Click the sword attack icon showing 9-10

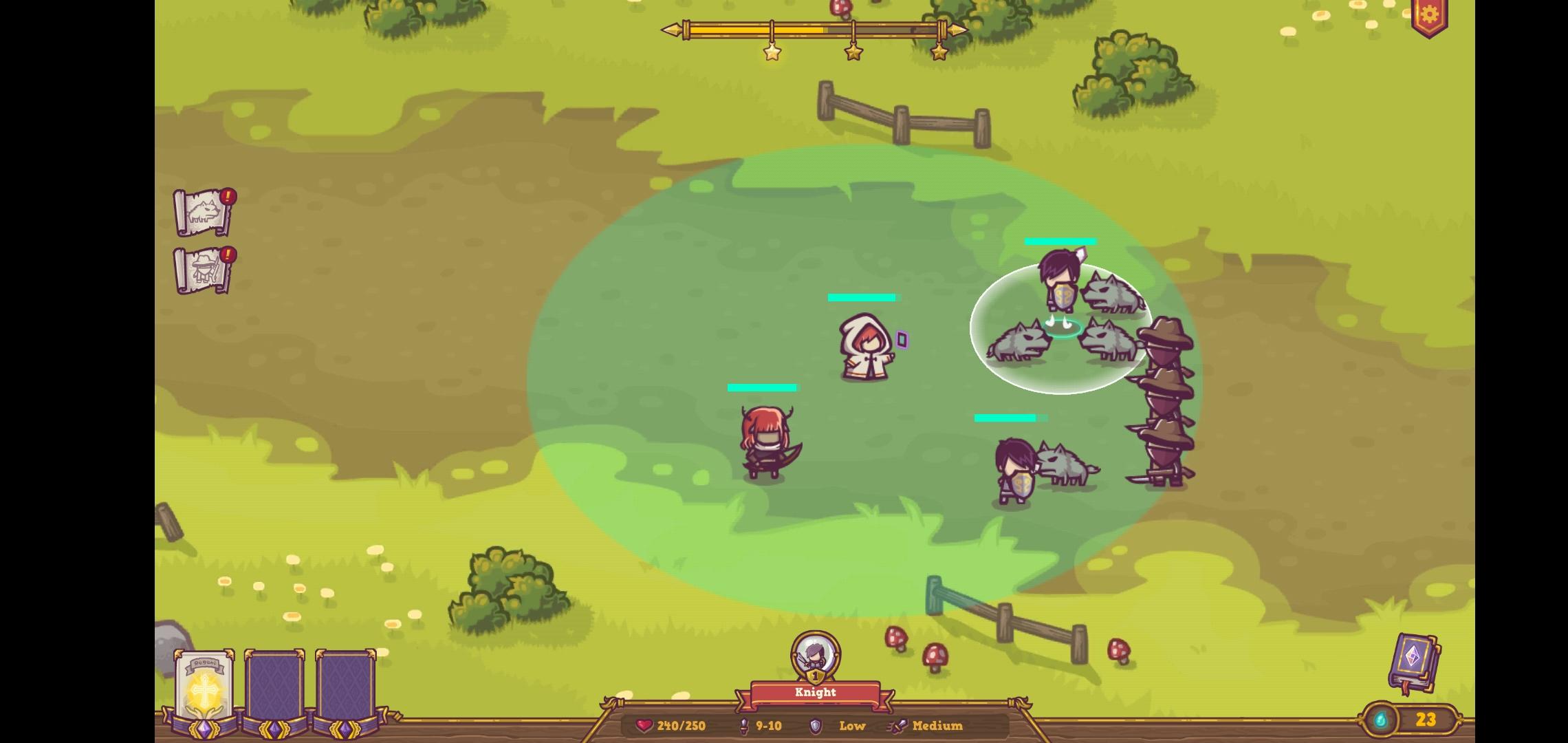pos(744,726)
